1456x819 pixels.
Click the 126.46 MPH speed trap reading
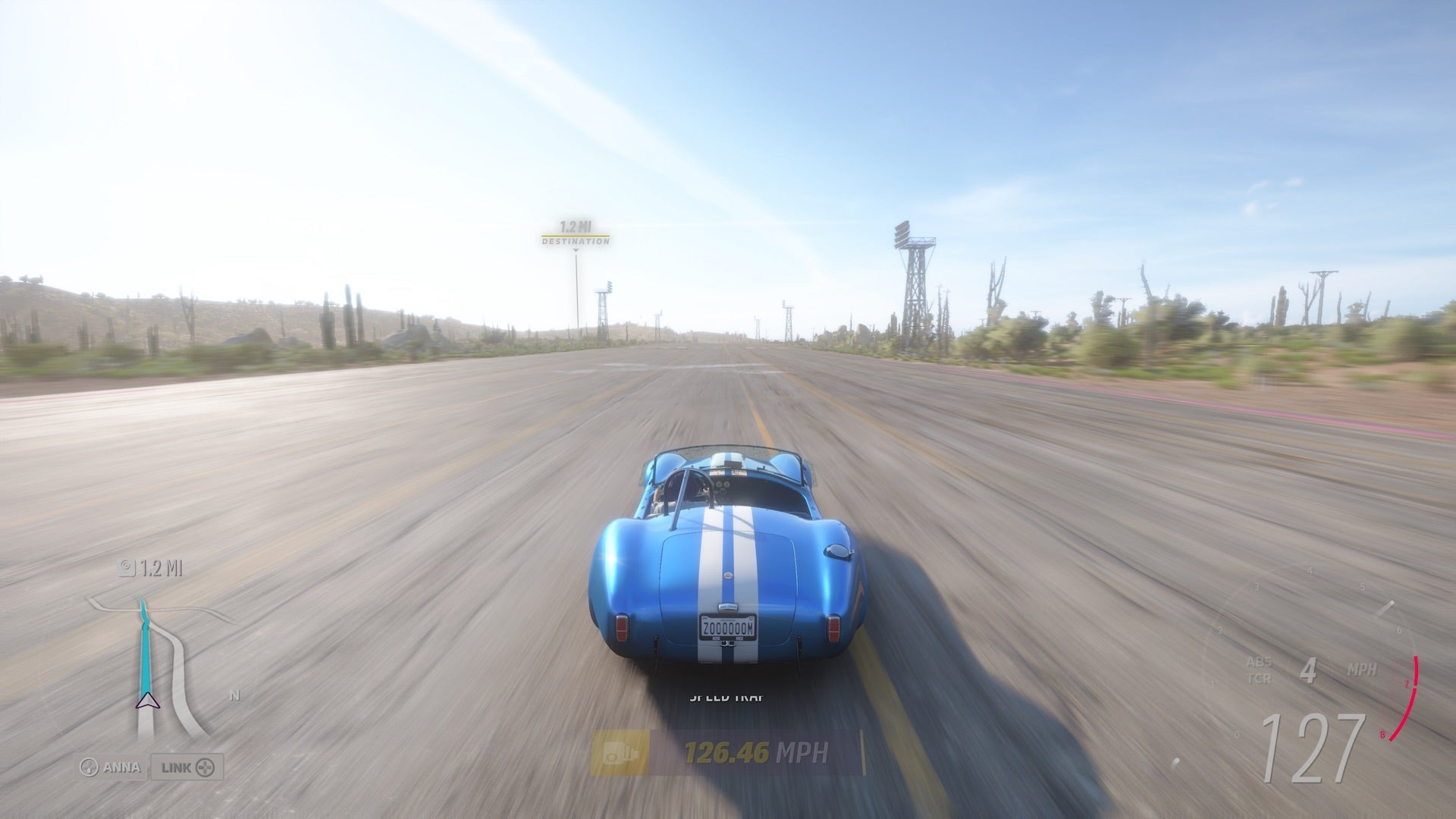coord(730,753)
